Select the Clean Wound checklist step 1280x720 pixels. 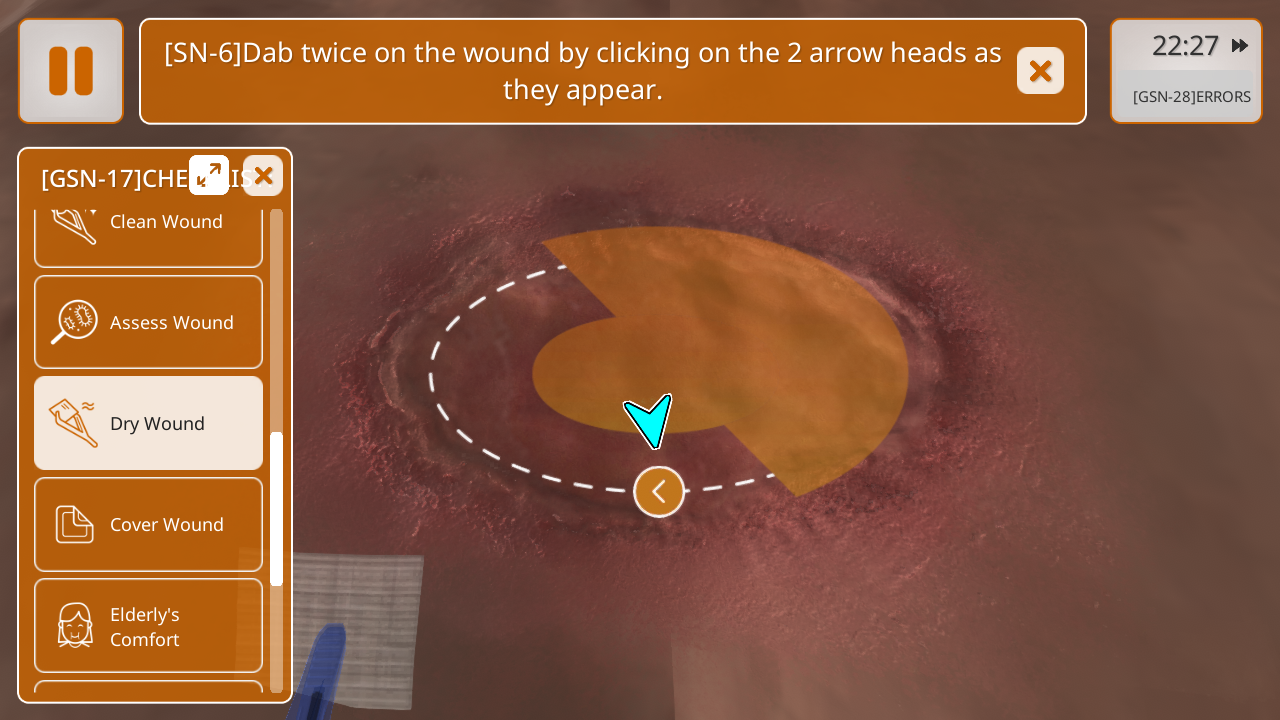point(148,227)
